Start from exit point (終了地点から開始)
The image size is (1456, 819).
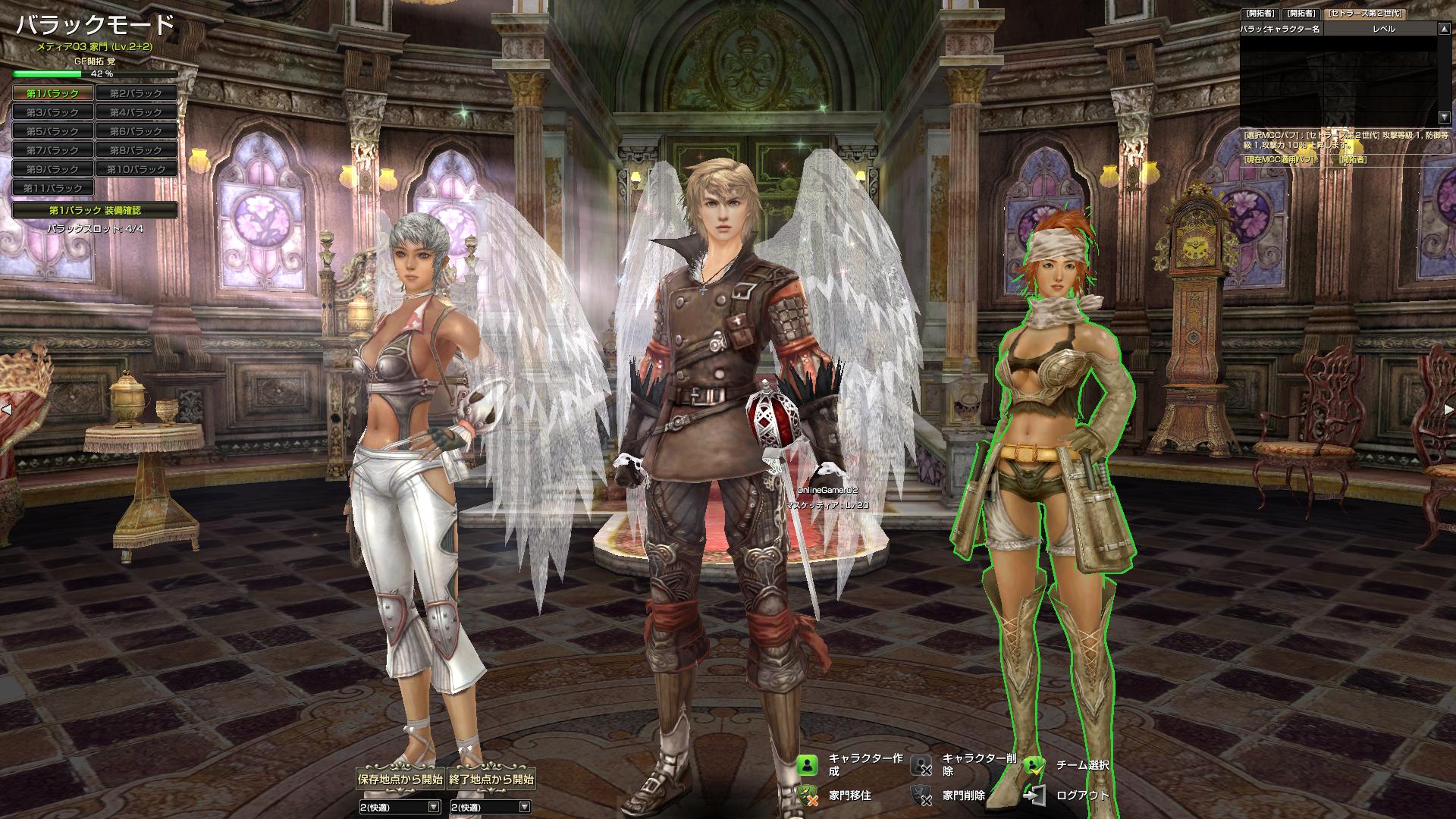[x=491, y=779]
